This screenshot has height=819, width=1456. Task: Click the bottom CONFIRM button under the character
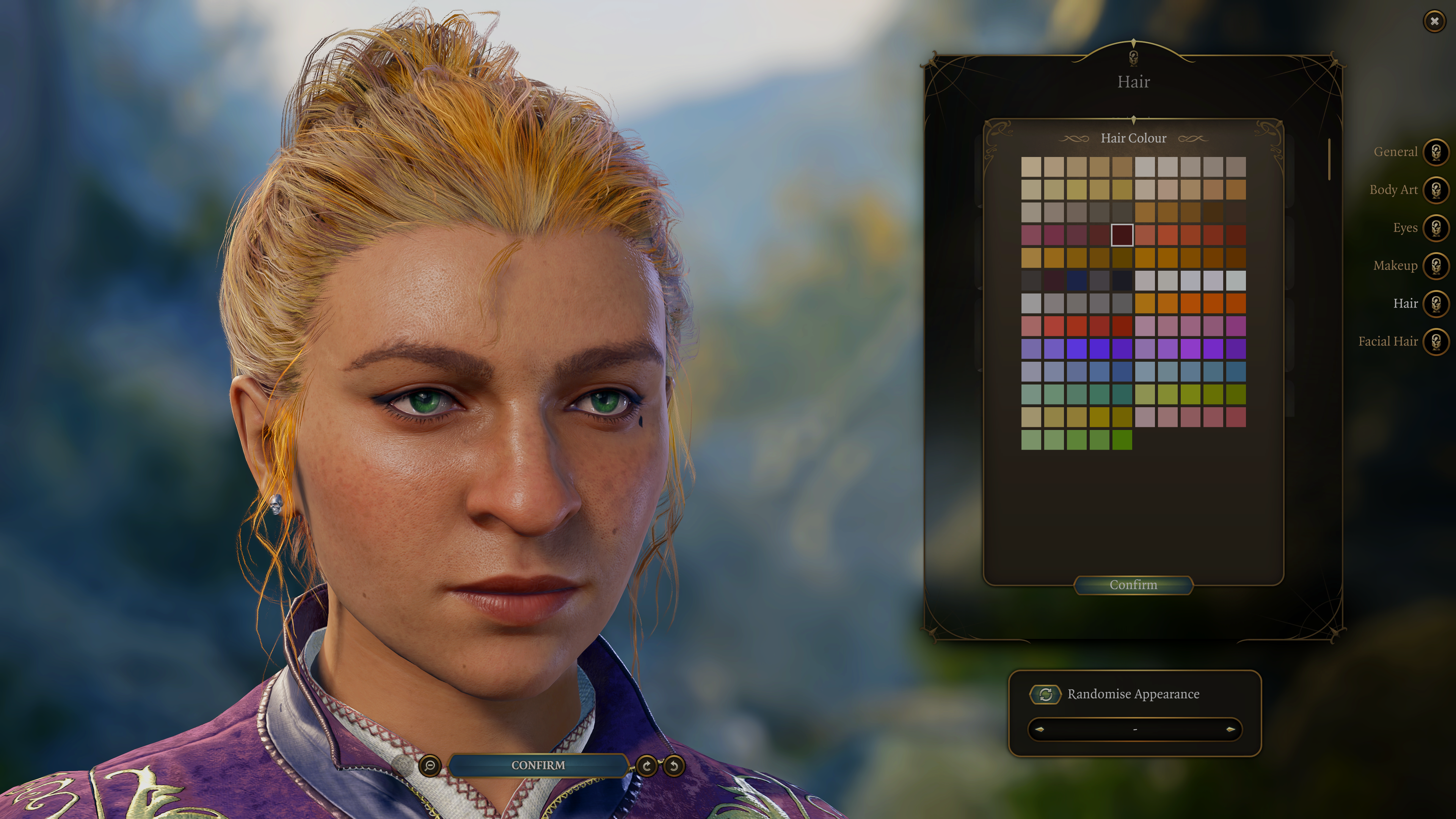(x=538, y=765)
